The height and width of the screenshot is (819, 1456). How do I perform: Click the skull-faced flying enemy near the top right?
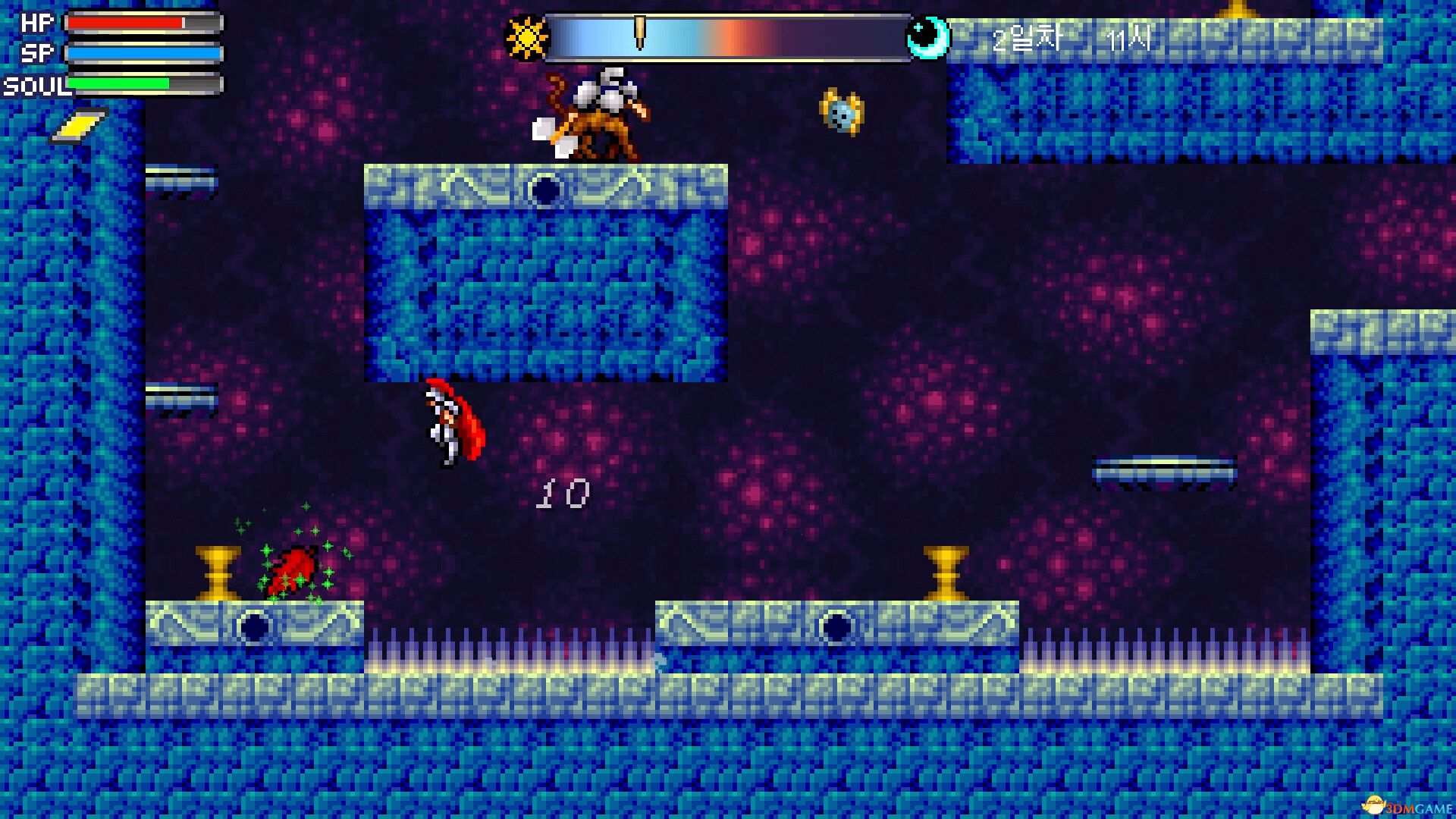[x=842, y=112]
